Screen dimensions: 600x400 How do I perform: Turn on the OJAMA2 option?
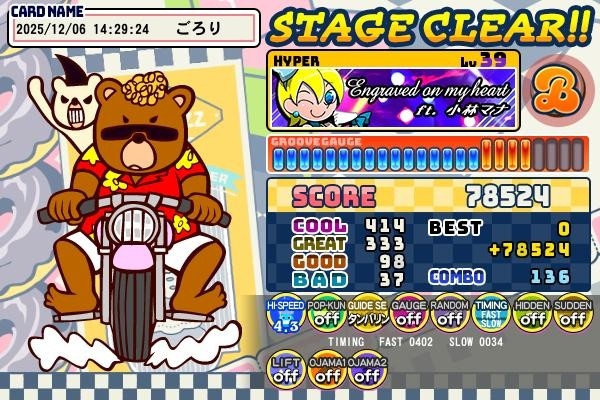367,370
